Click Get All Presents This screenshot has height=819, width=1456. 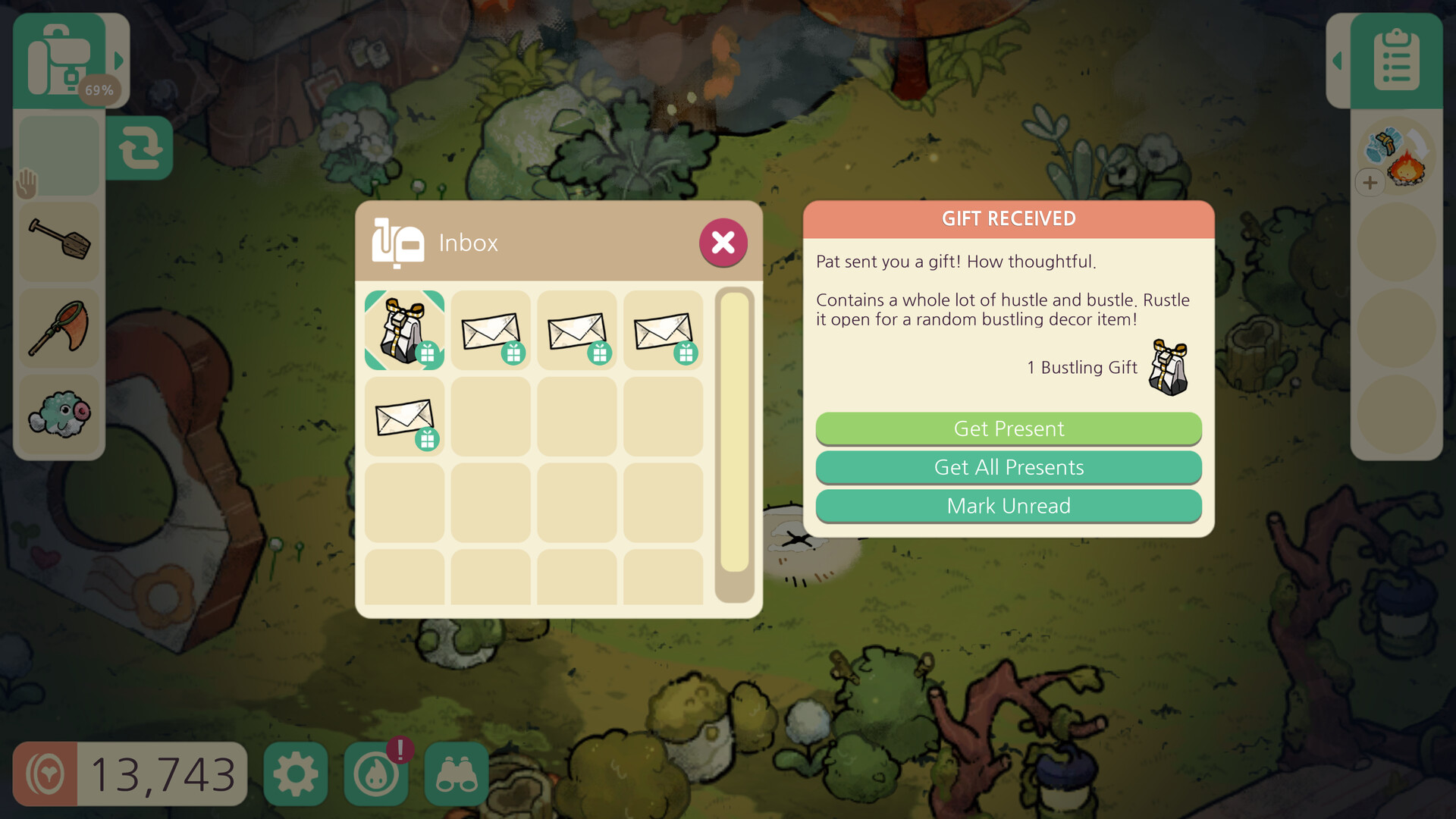(1009, 467)
